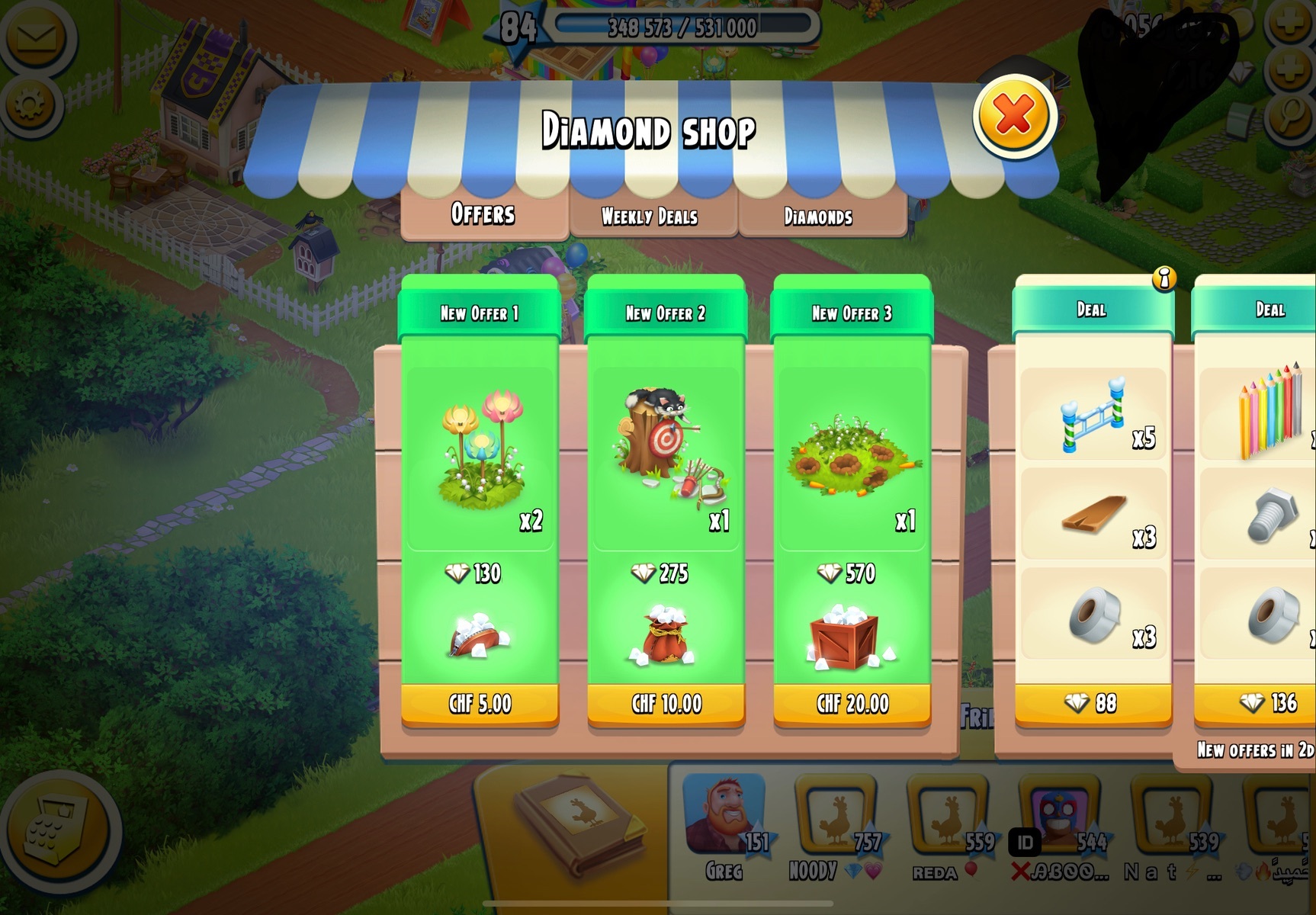
Task: Purchase New Offer 2 for CHF 10.00
Action: pos(666,703)
